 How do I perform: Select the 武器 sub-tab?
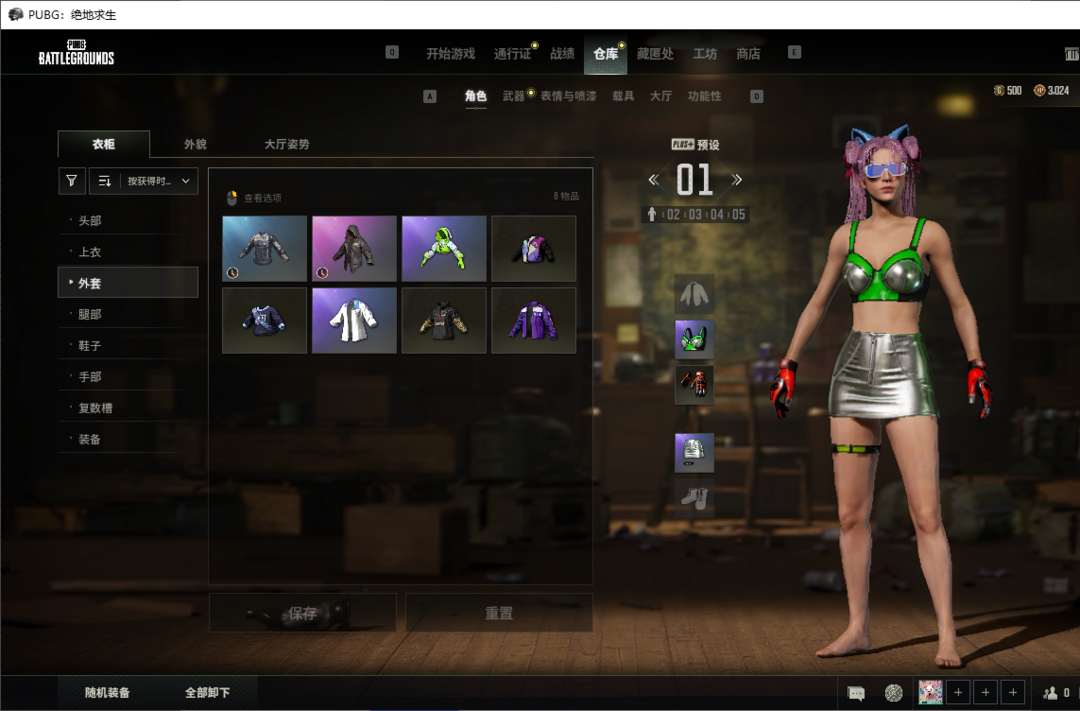pos(513,97)
